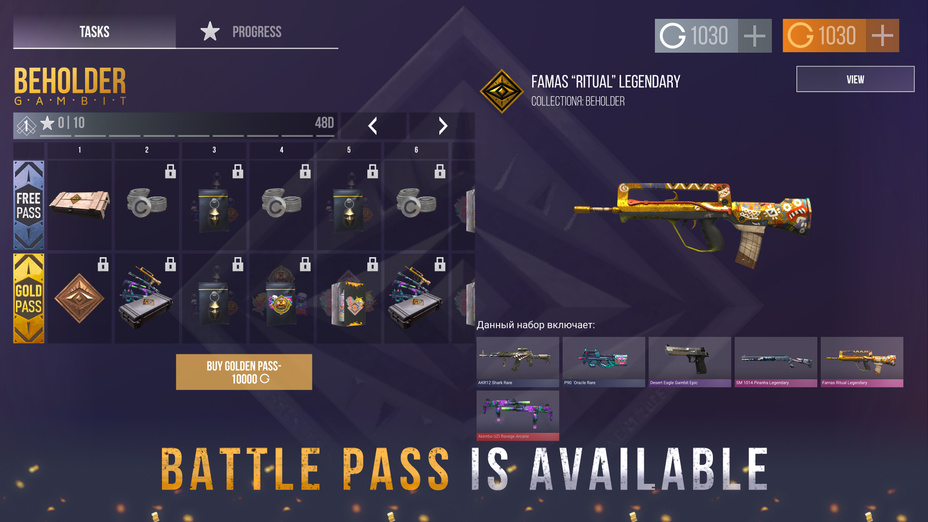Select the Famas Ritual Legendary thumbnail
Image resolution: width=928 pixels, height=522 pixels.
[861, 361]
